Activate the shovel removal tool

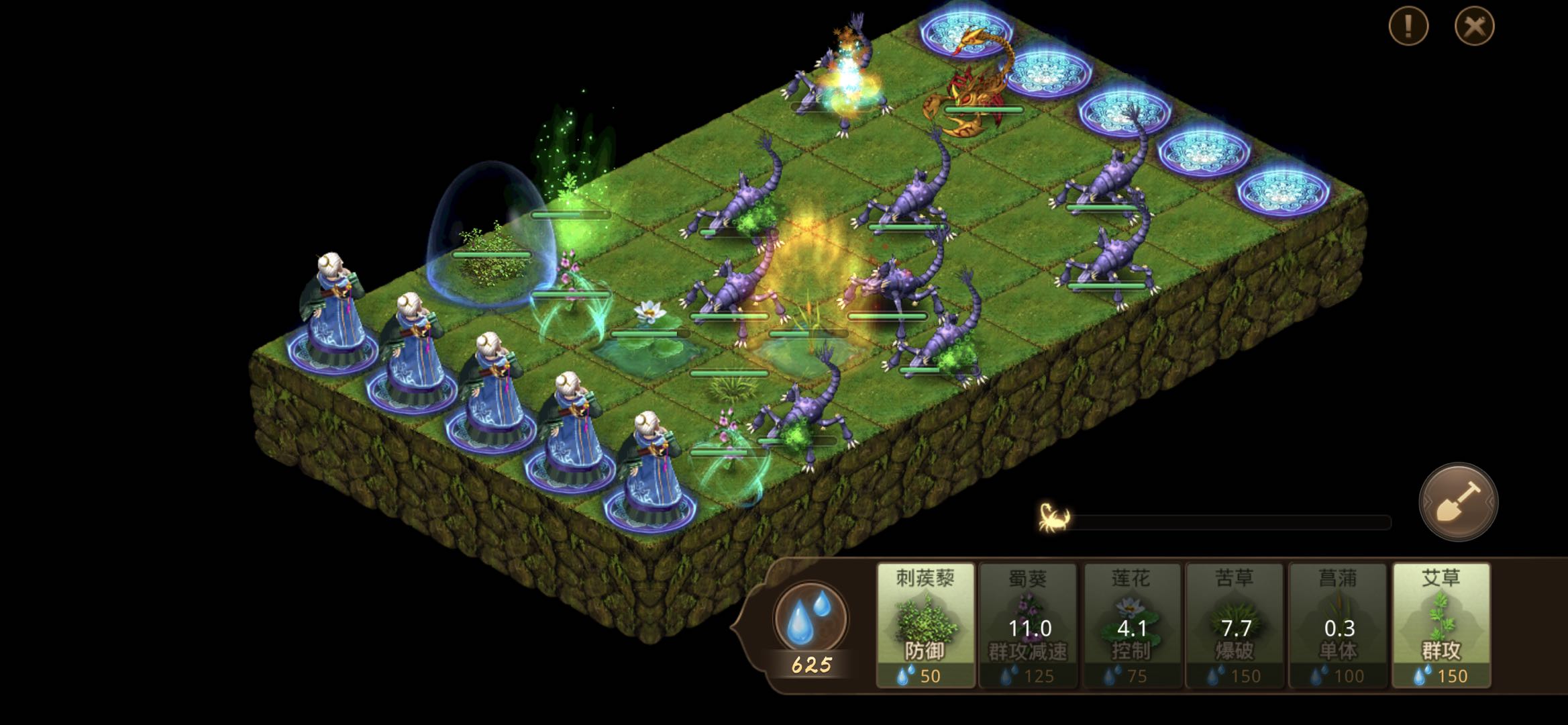(1458, 501)
